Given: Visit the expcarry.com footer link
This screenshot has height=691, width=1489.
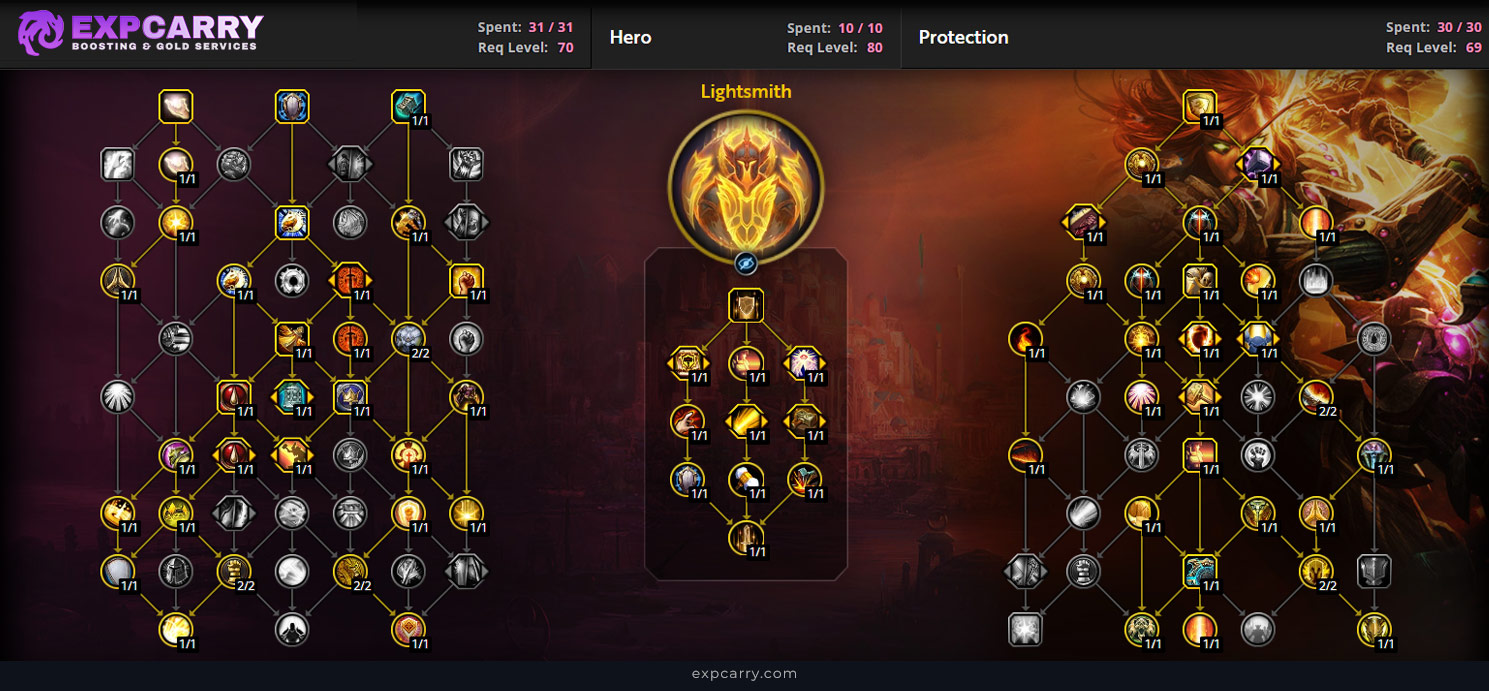Looking at the screenshot, I should click(x=744, y=673).
